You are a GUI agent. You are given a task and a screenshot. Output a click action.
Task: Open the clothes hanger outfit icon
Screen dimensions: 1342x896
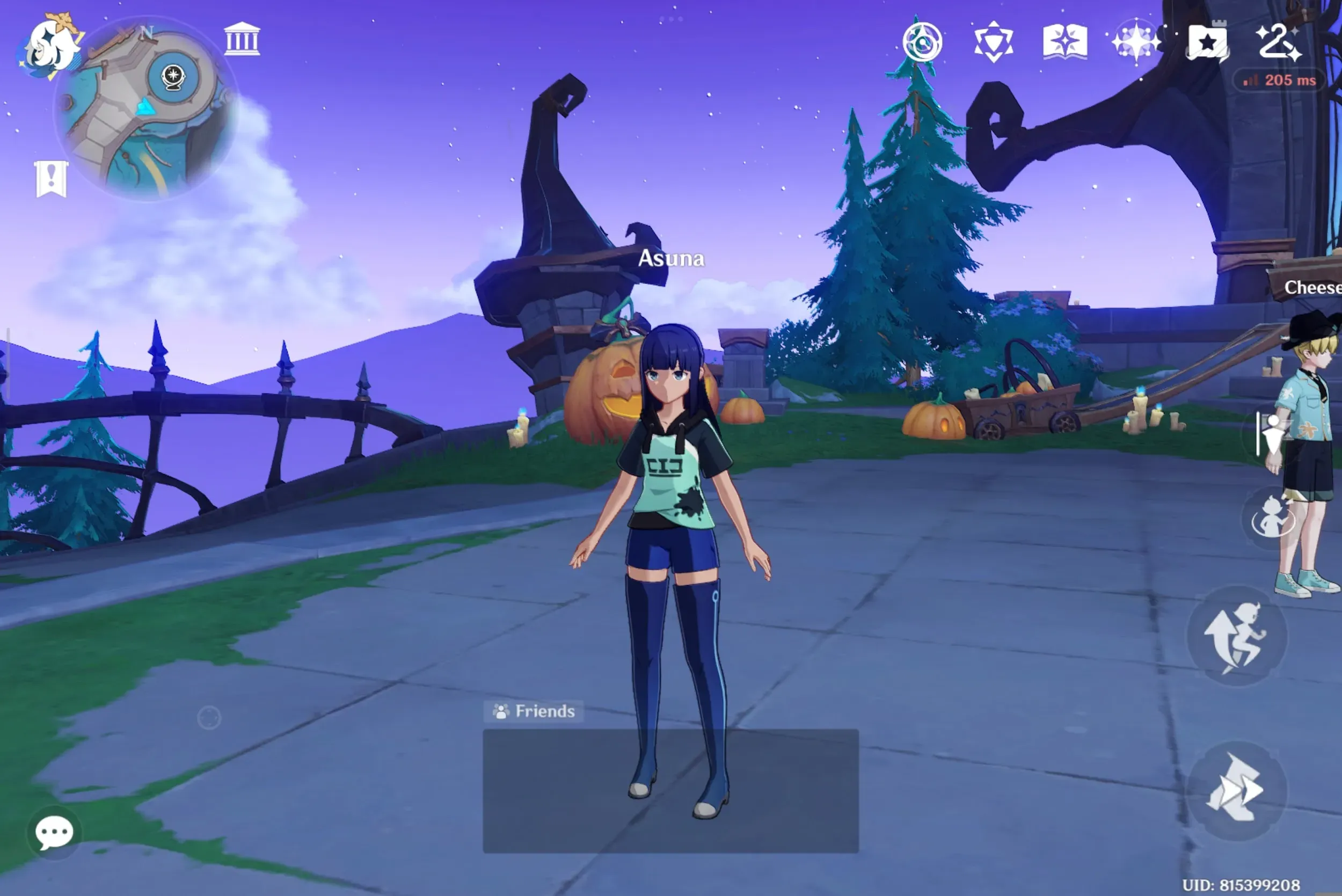coord(1279,42)
